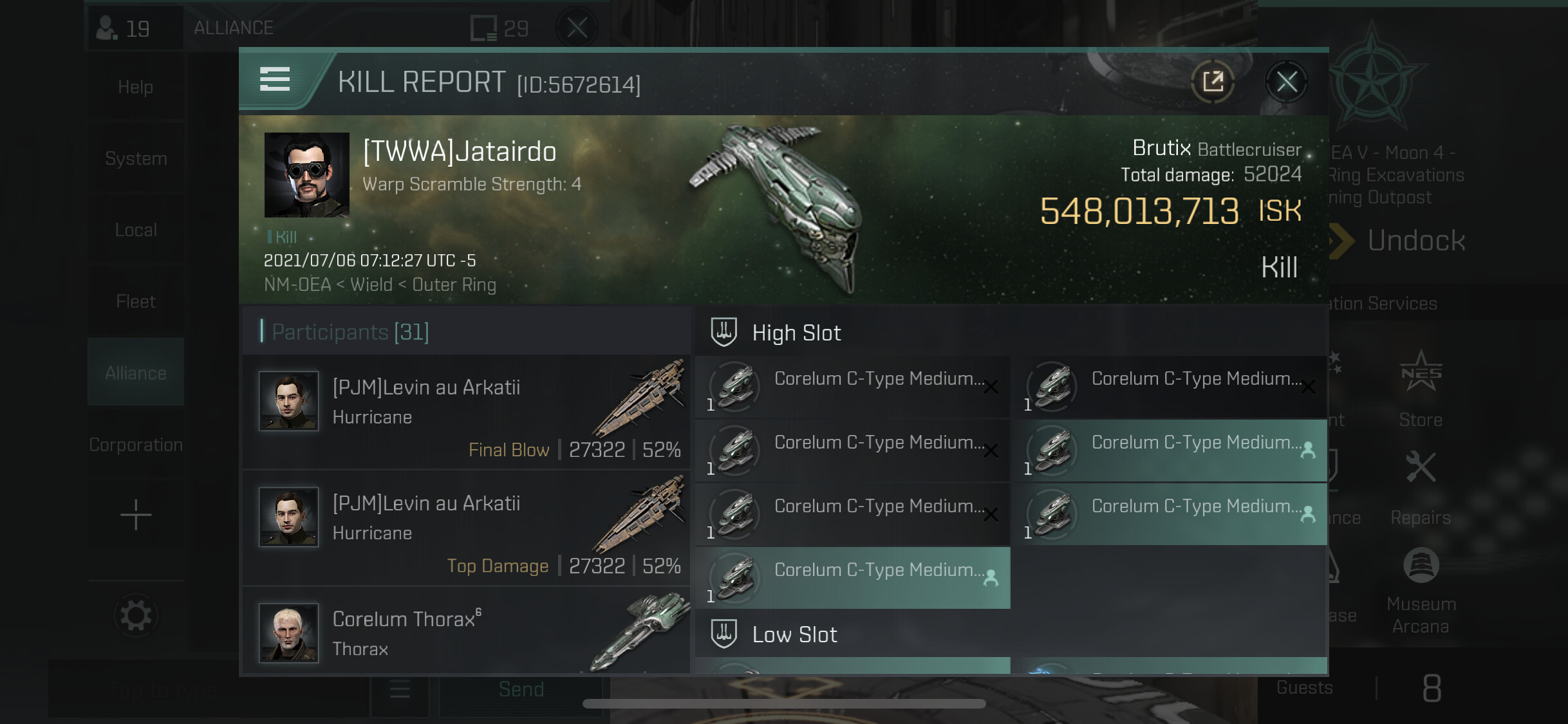Share the kill report via export icon
The width and height of the screenshot is (1568, 724).
point(1213,82)
